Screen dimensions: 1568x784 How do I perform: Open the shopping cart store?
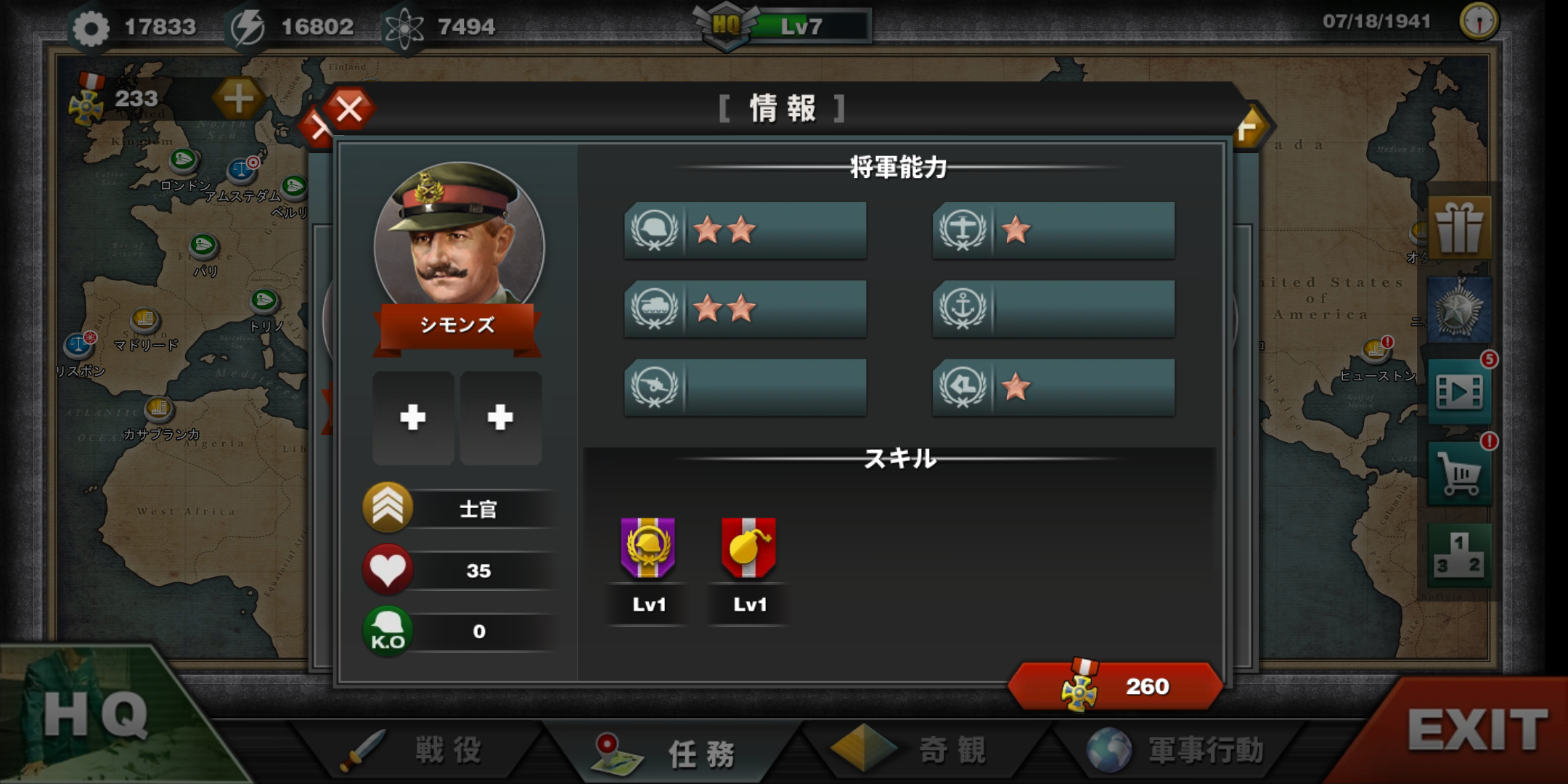tap(1459, 475)
